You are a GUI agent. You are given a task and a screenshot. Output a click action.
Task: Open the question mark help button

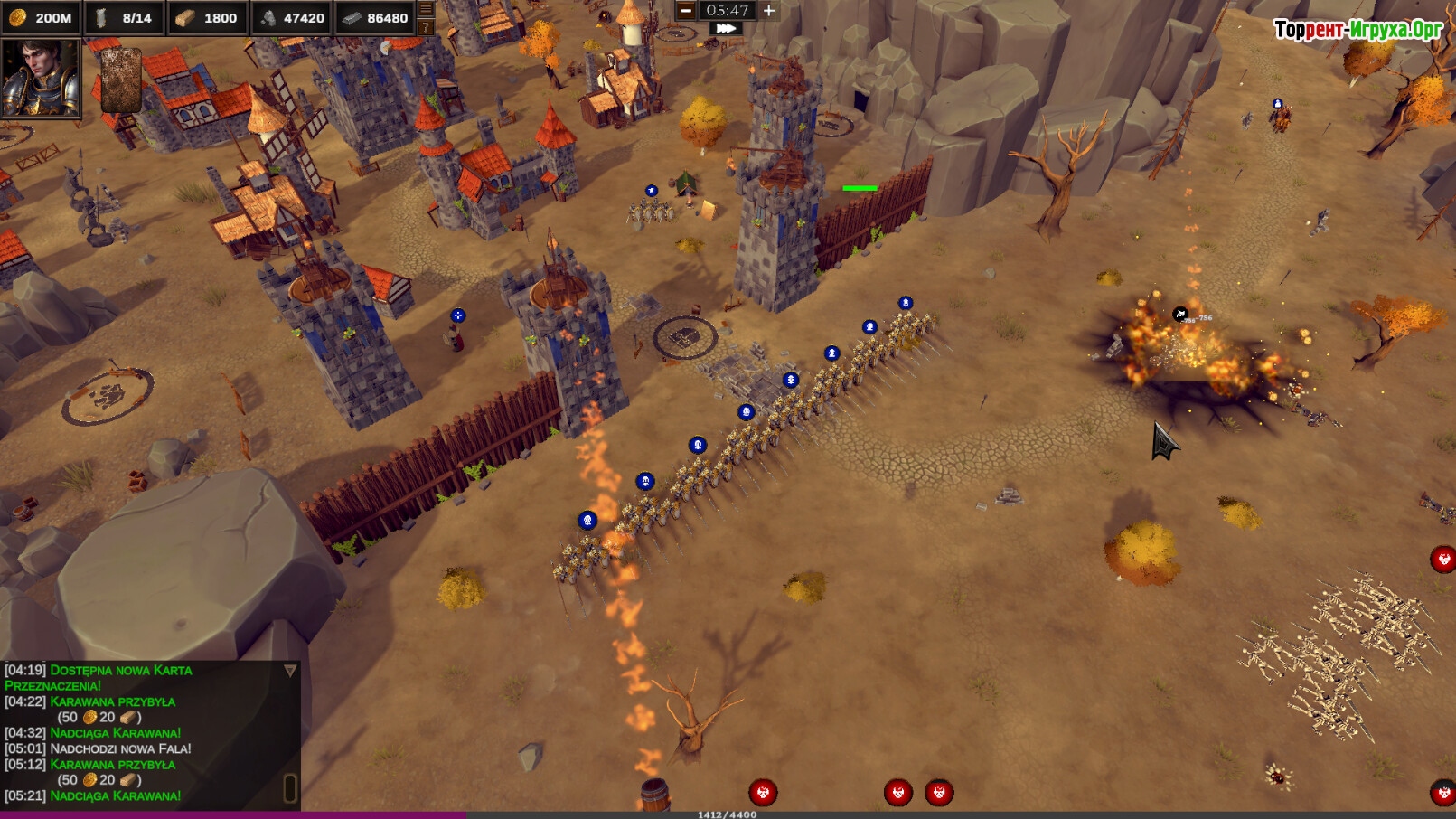tap(426, 27)
